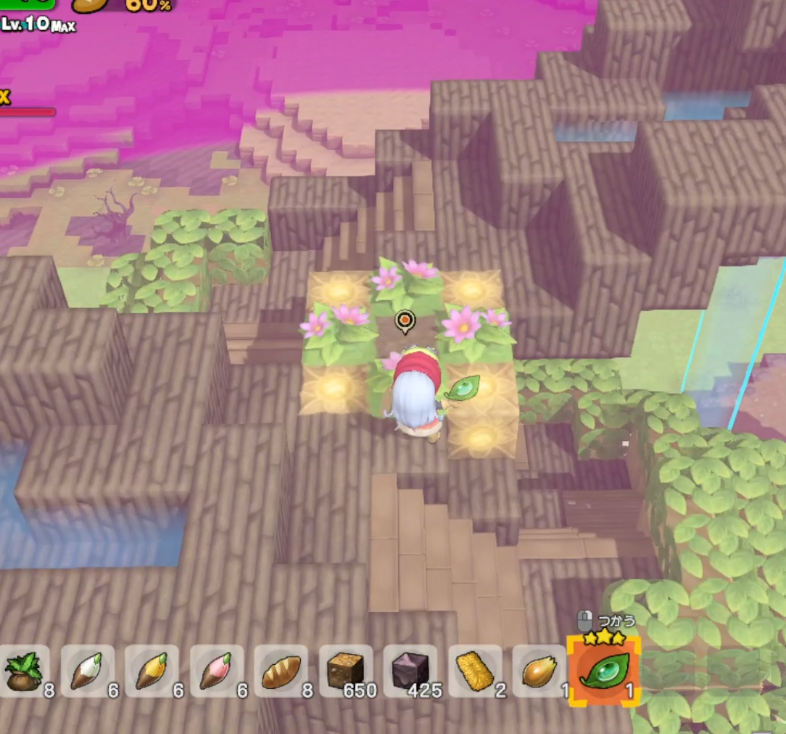Select the yellow-tipped seed slot
This screenshot has width=786, height=734.
click(152, 671)
